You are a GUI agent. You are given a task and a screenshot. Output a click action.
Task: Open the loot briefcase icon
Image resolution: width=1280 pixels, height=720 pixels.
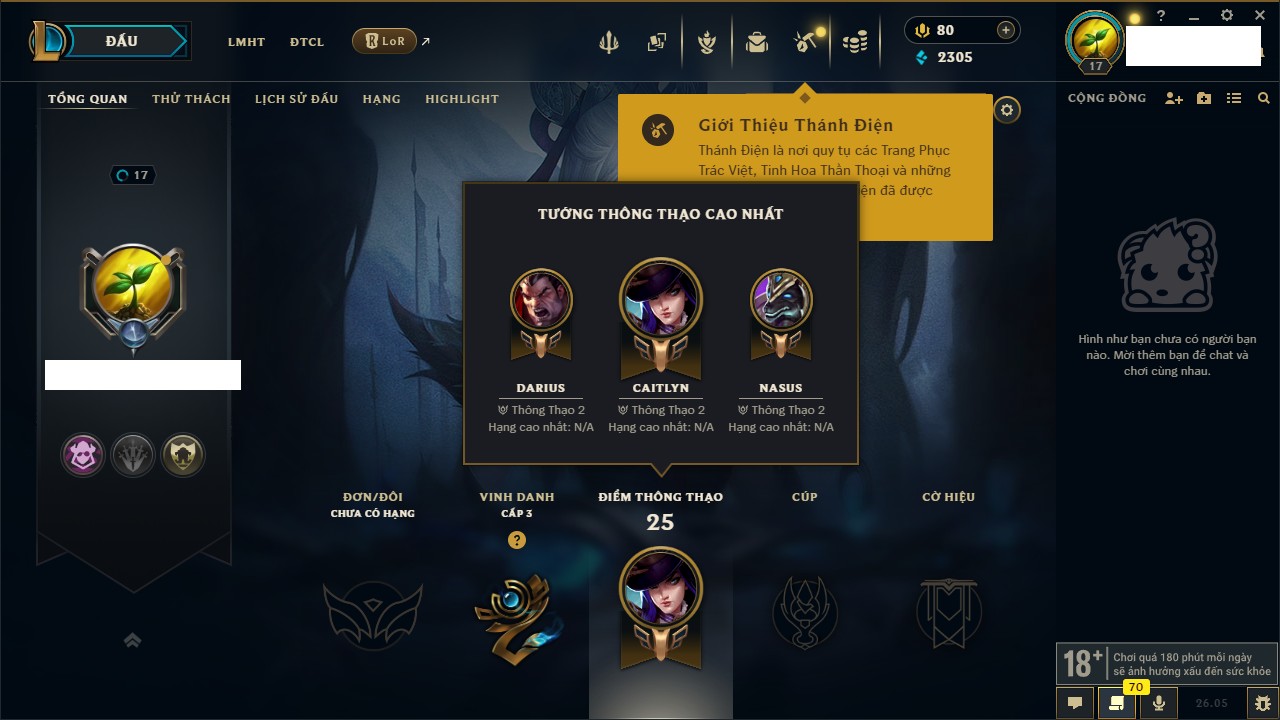pyautogui.click(x=757, y=42)
